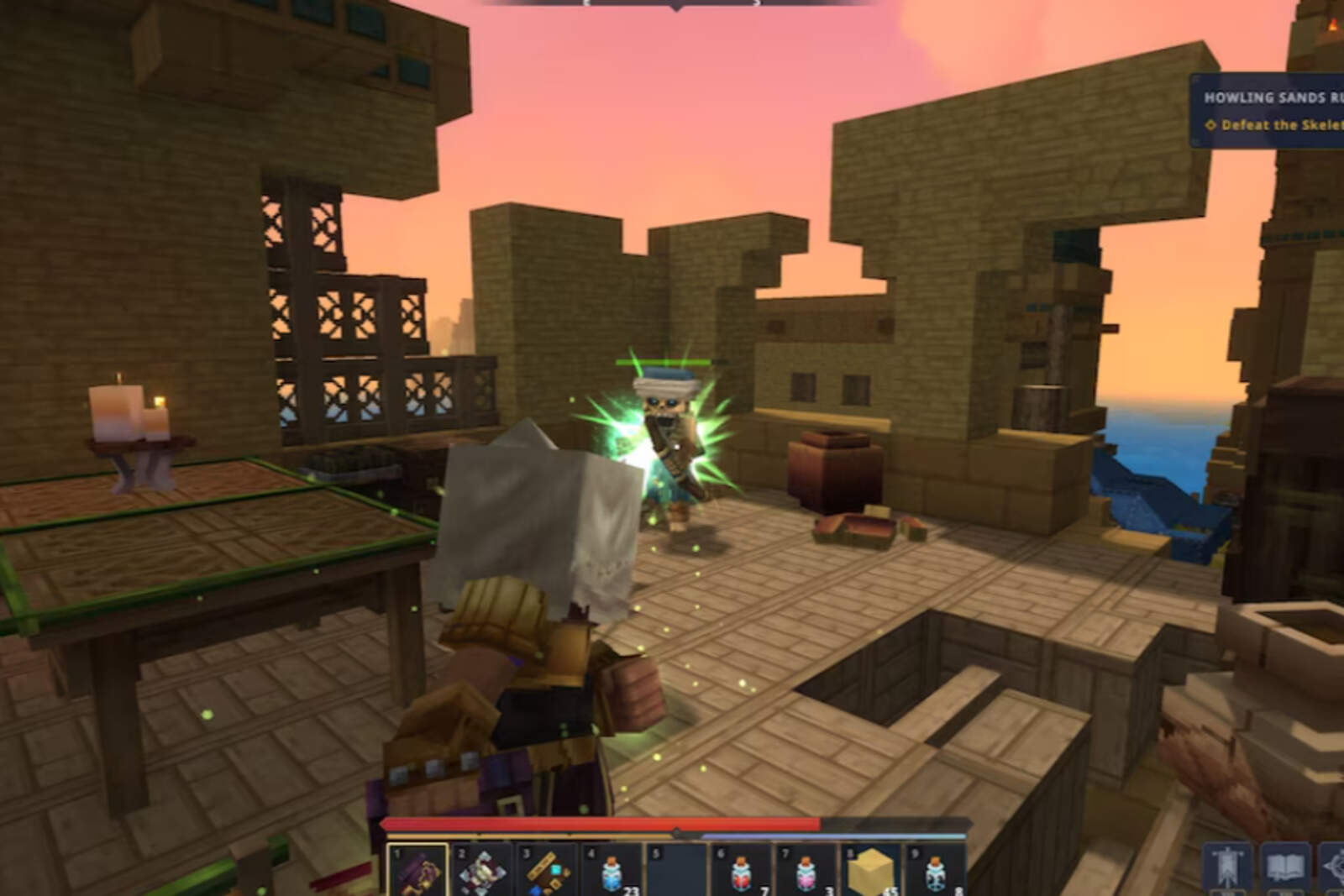Toggle the Defeat the Skeleton objective marker

[1211, 124]
